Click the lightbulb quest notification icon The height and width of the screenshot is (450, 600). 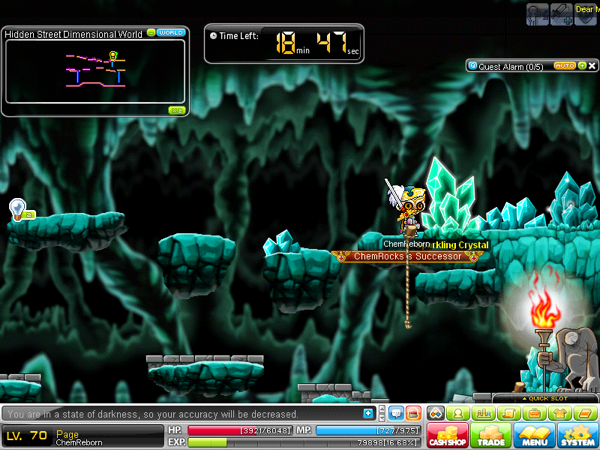pos(17,208)
